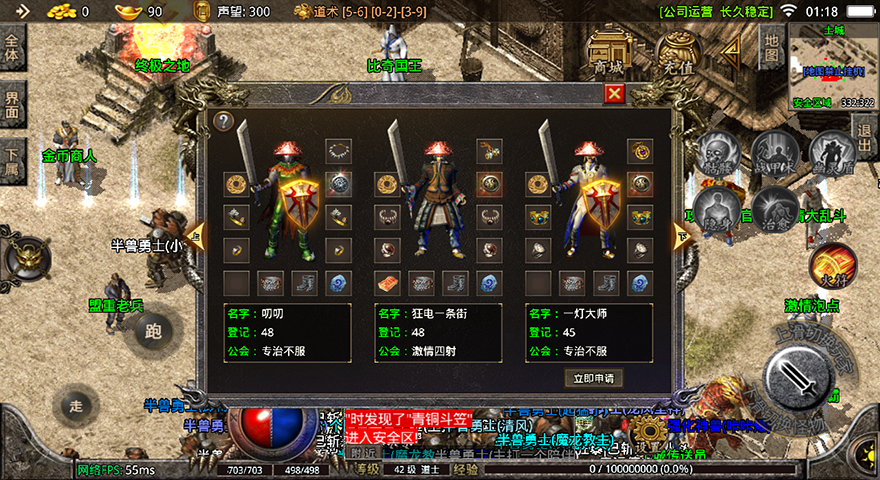Switch to the 全体 tab
This screenshot has height=480, width=880.
pos(13,48)
